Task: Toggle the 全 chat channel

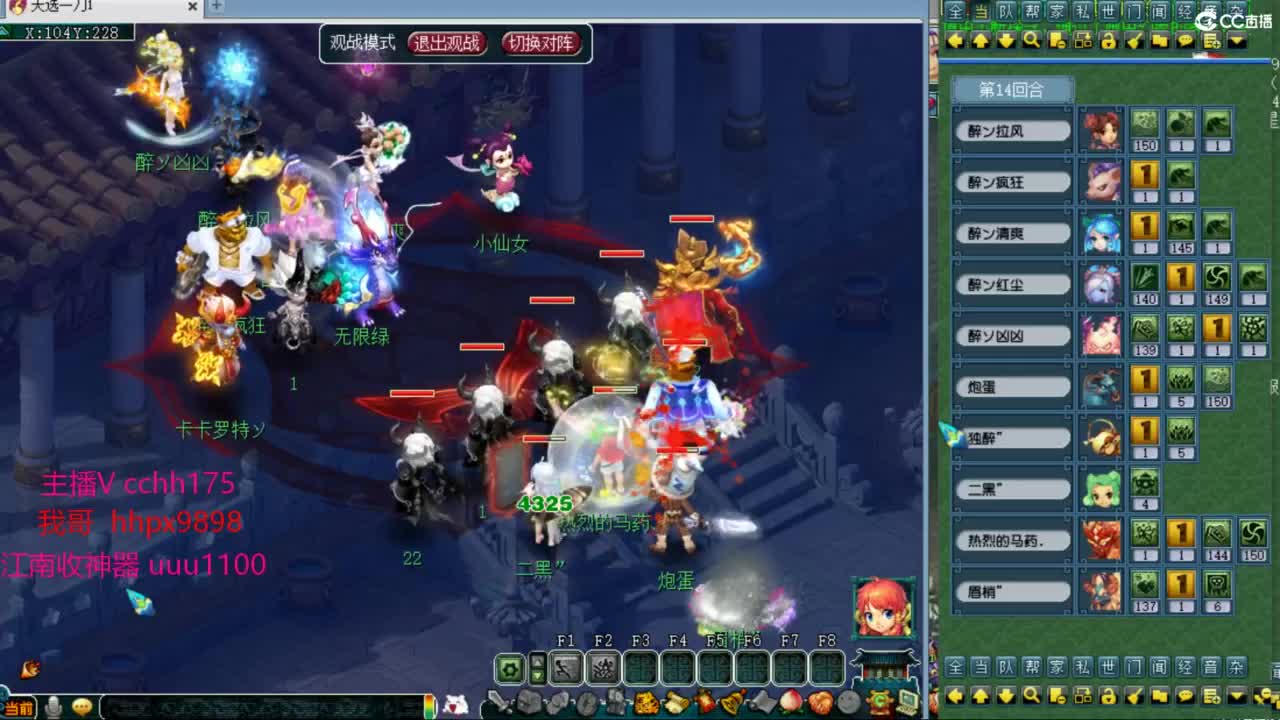Action: pyautogui.click(x=955, y=12)
